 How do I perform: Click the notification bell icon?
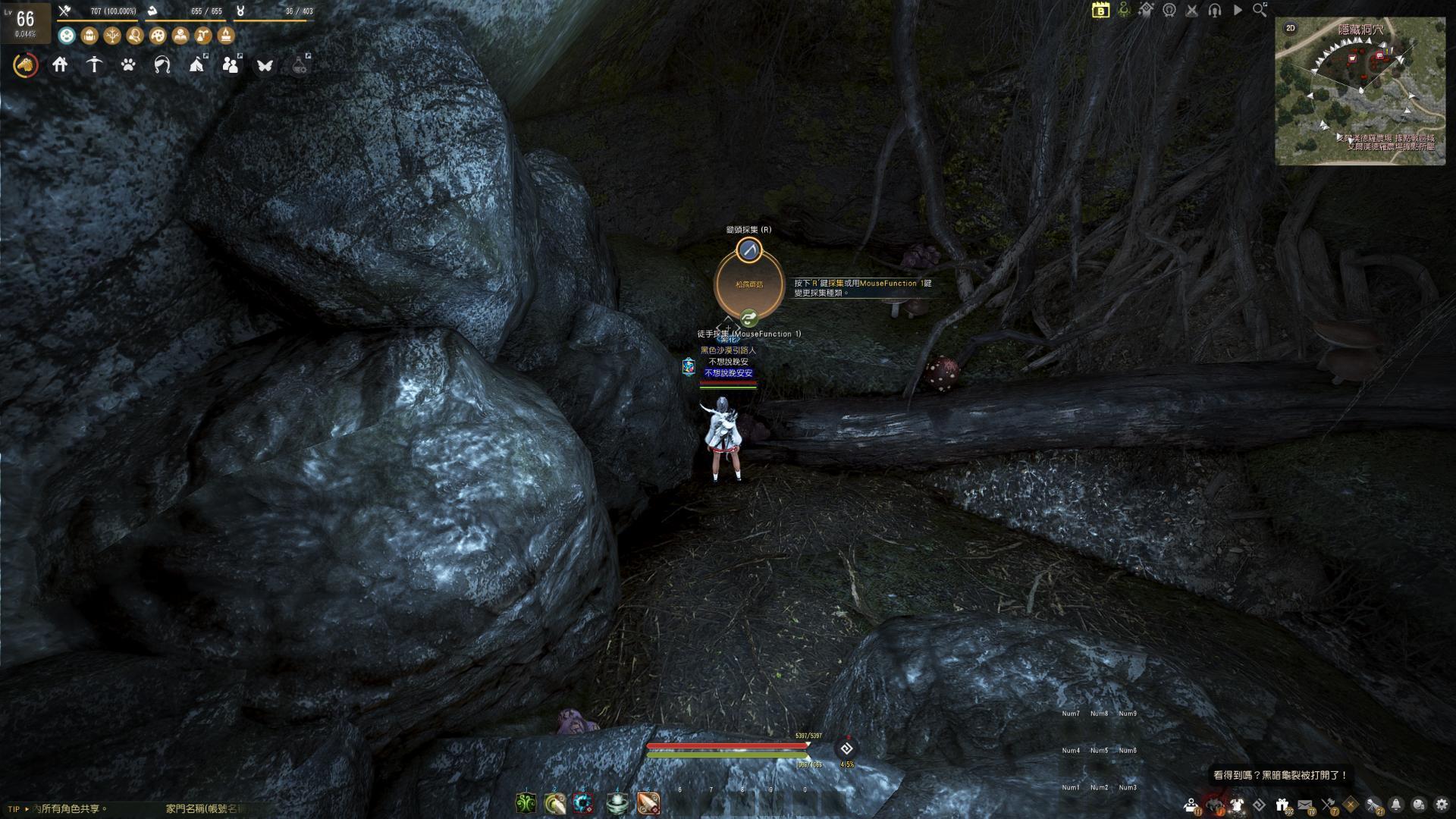1396,805
